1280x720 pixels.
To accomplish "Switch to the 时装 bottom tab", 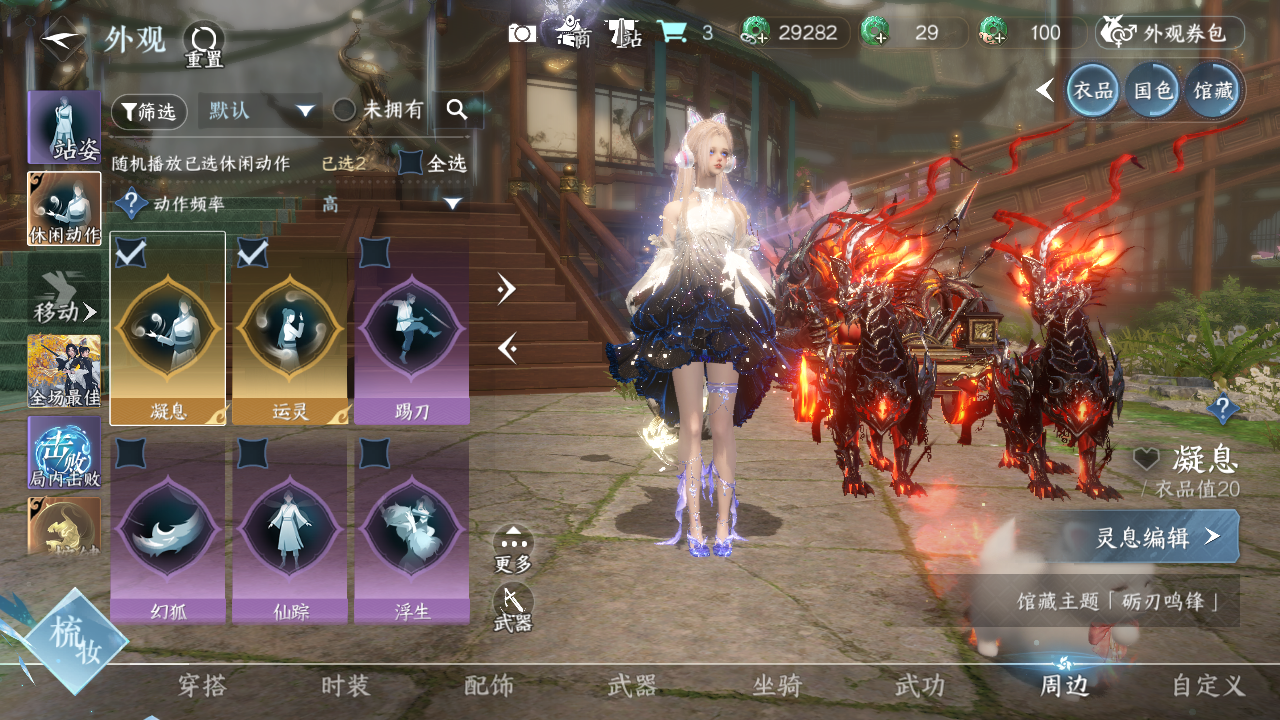I will pyautogui.click(x=345, y=686).
